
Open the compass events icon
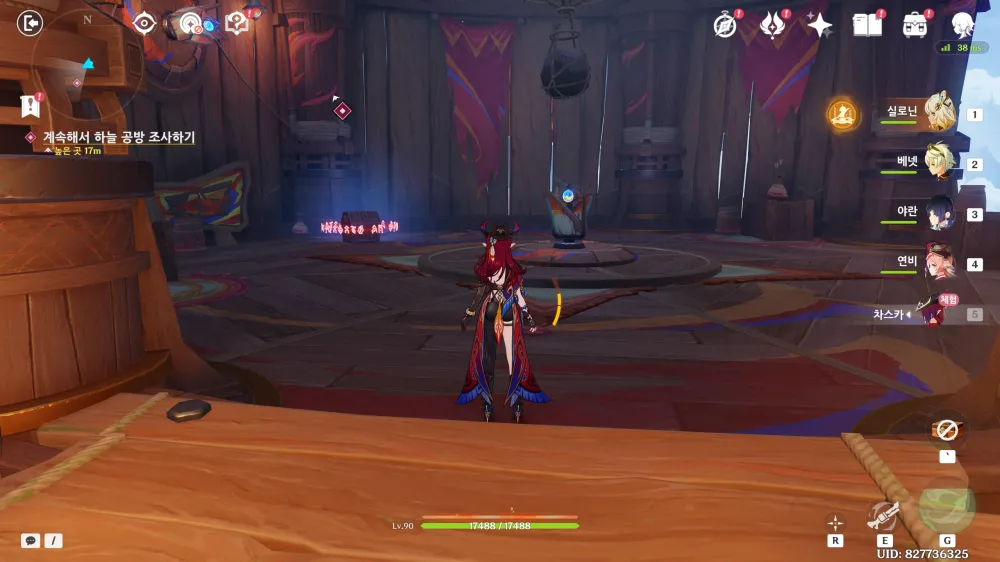725,25
